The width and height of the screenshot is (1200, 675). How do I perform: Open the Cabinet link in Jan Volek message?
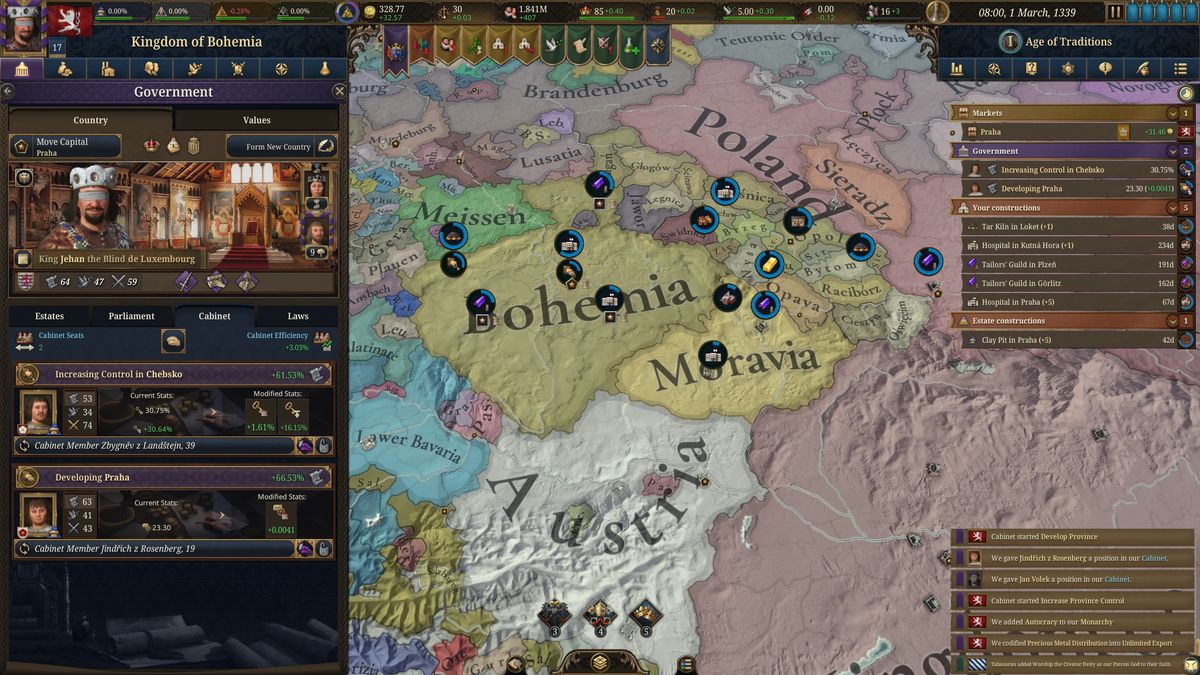(x=1116, y=579)
